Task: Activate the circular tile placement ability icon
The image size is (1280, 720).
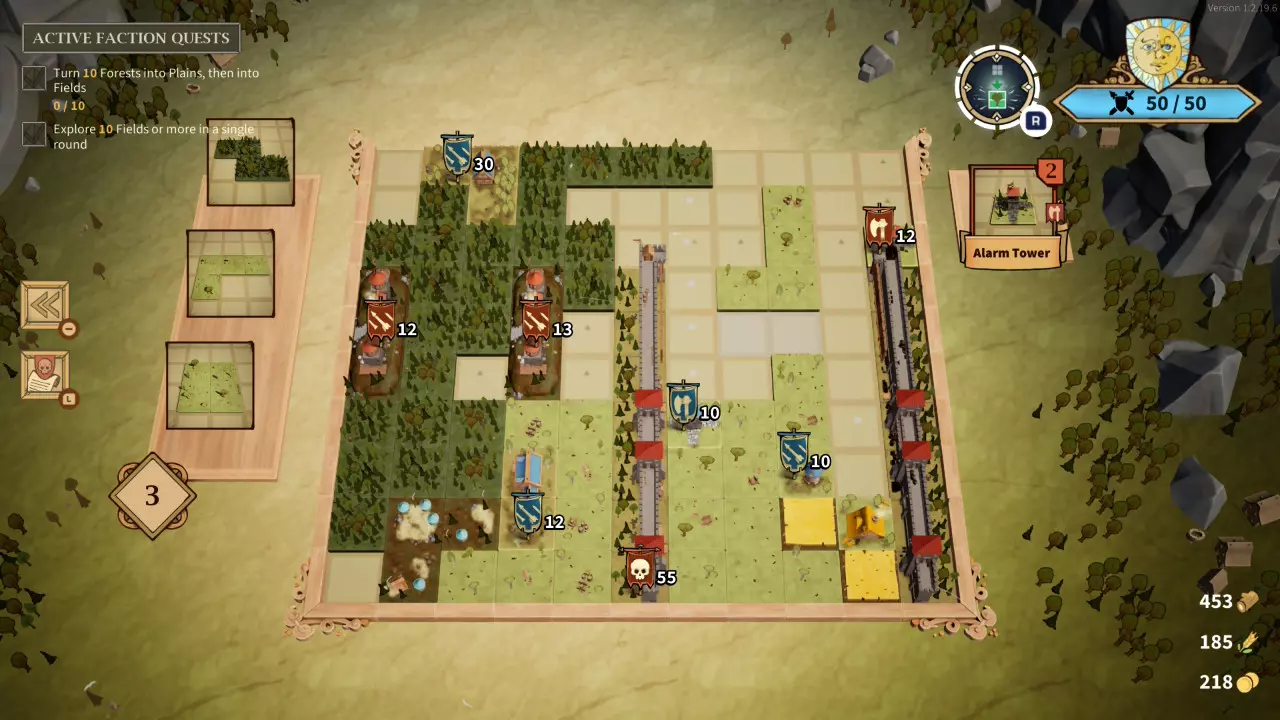Action: click(x=996, y=87)
